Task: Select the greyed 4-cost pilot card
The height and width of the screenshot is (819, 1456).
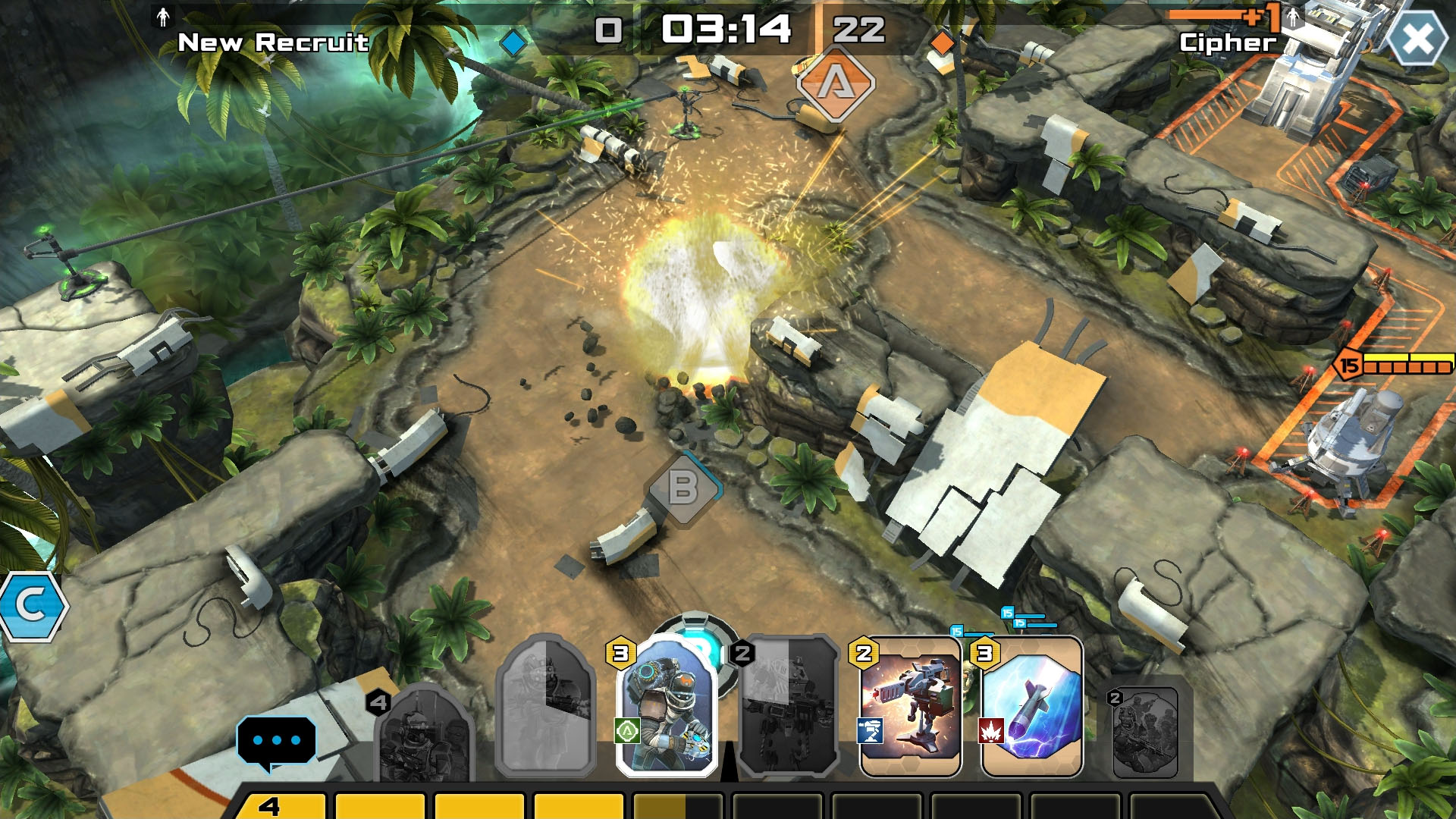Action: pos(423,732)
